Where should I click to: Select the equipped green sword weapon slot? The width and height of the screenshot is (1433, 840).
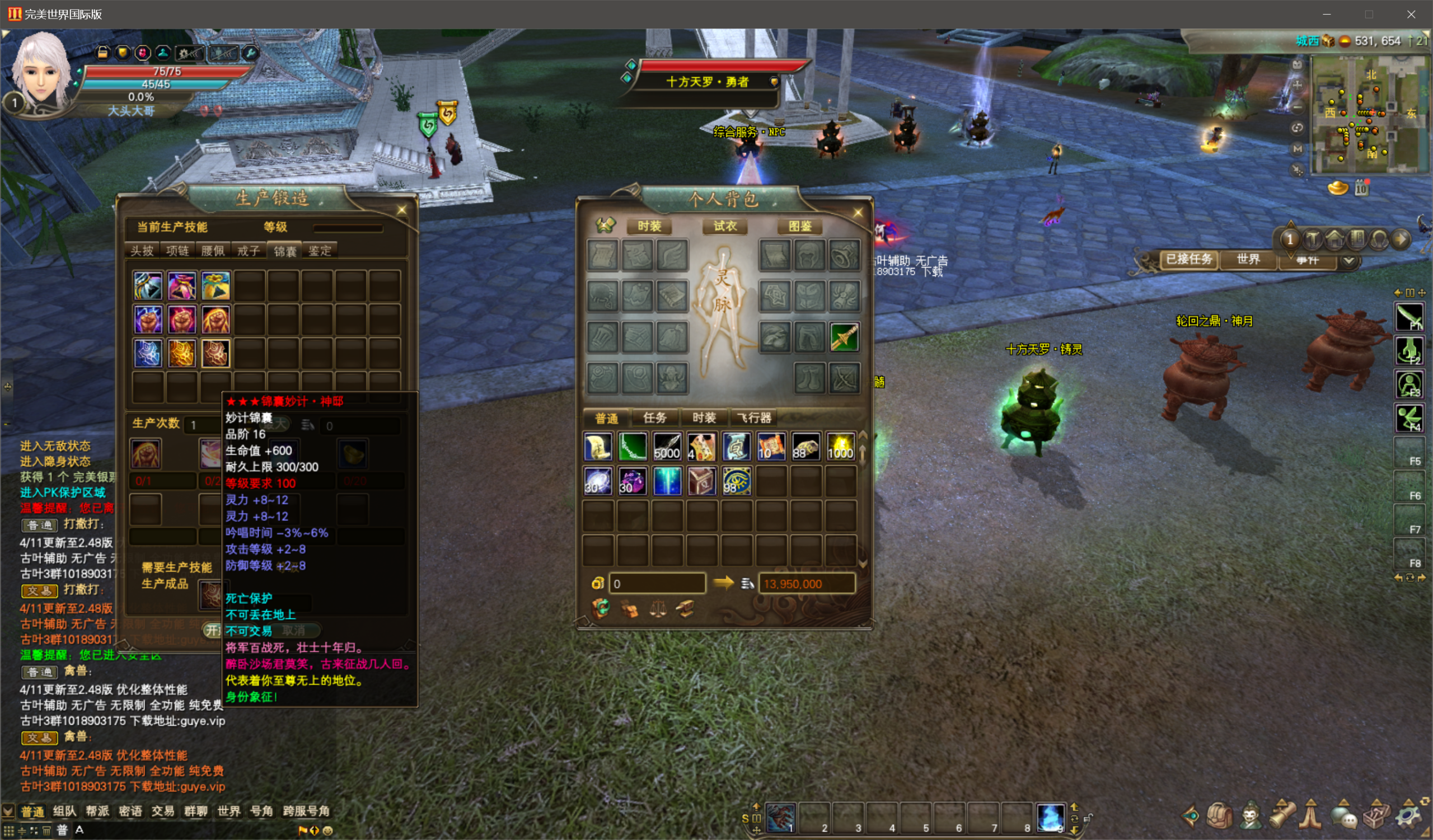(x=844, y=337)
